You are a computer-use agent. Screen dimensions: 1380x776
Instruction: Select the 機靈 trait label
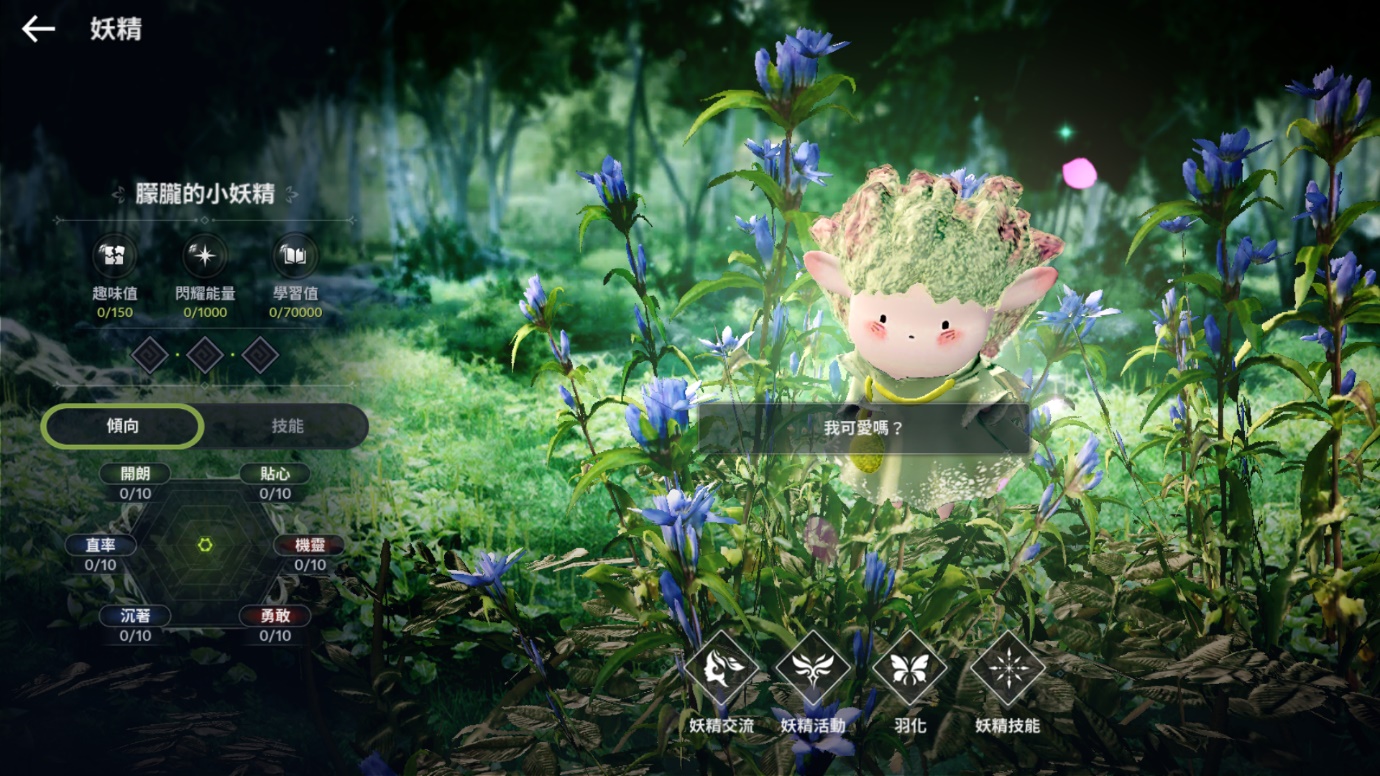(310, 546)
